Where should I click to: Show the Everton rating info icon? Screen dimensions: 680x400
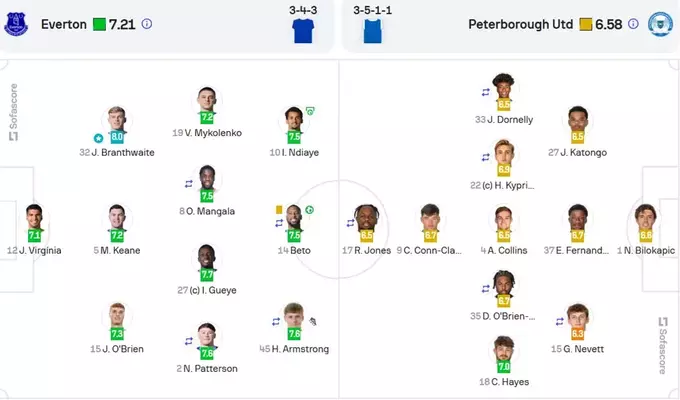147,23
